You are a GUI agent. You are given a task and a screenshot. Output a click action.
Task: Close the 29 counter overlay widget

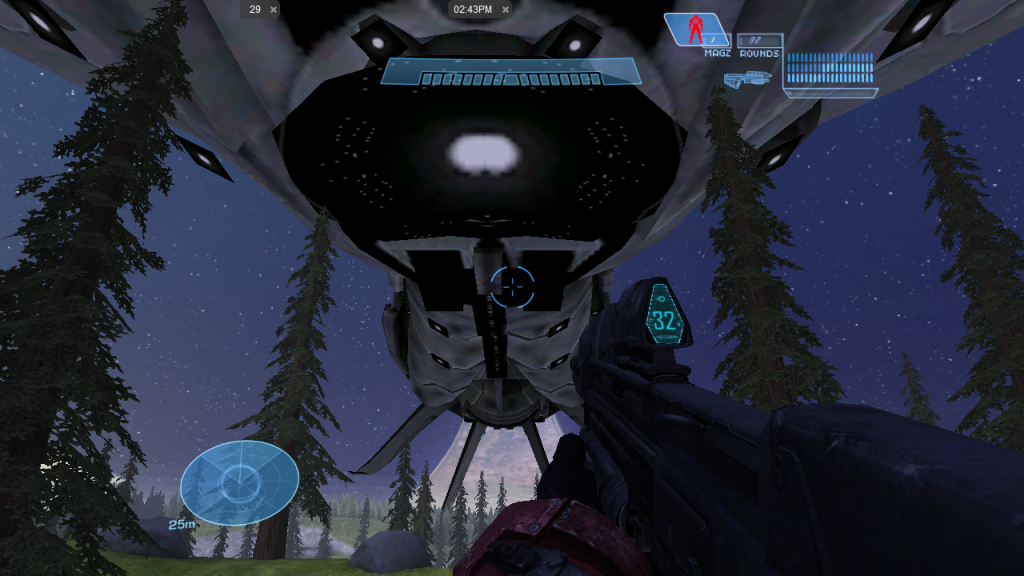pyautogui.click(x=274, y=9)
